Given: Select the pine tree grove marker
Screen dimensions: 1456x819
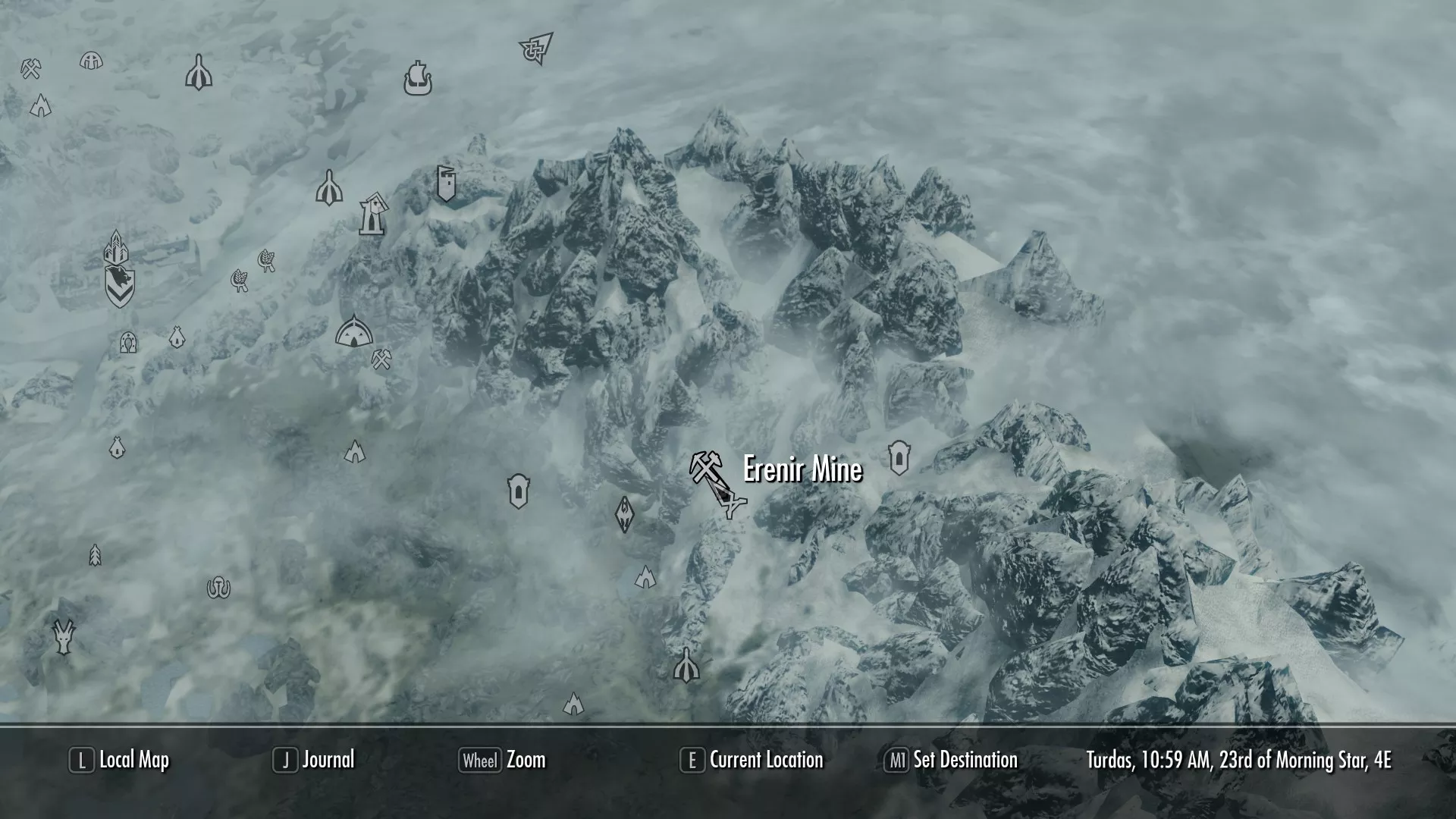Looking at the screenshot, I should tap(95, 555).
